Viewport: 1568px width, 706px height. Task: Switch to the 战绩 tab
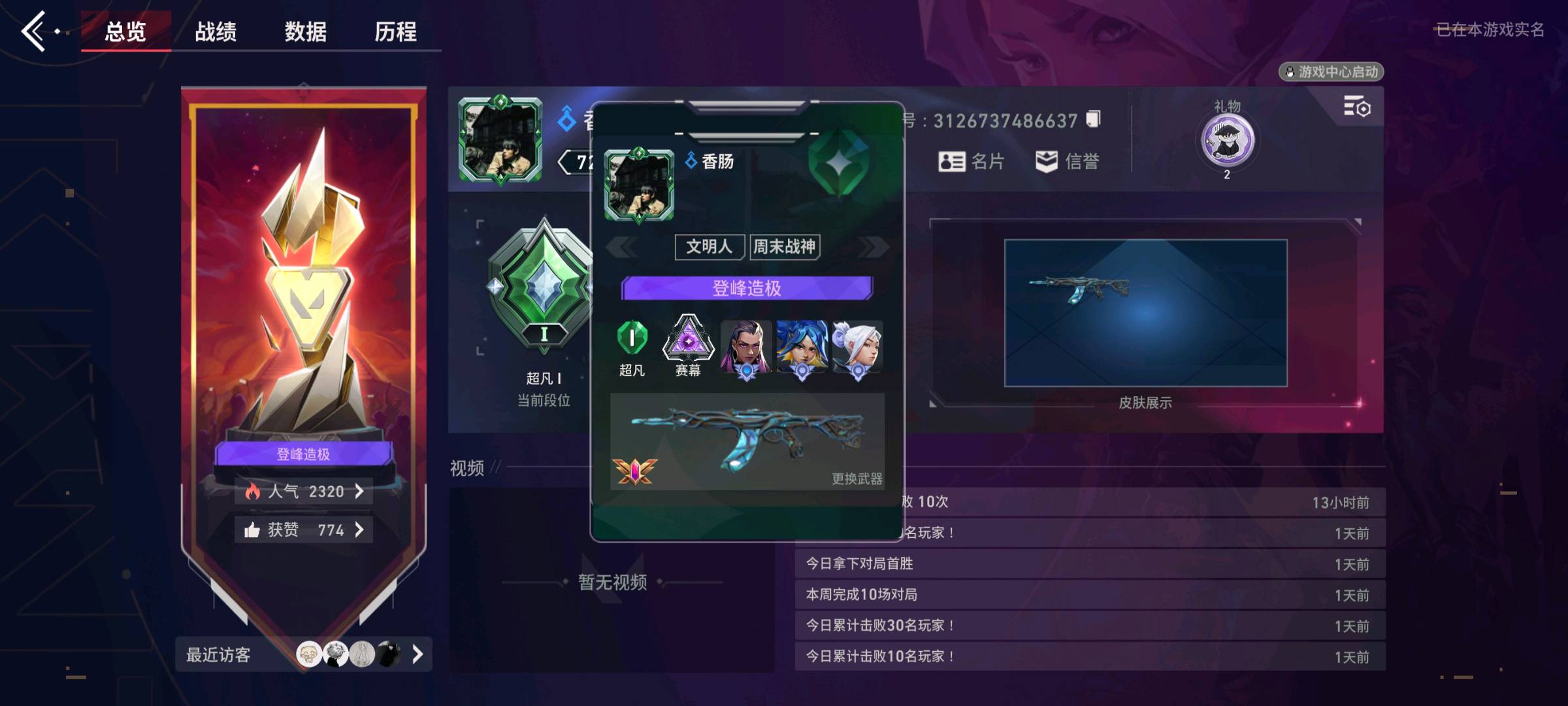pos(216,31)
